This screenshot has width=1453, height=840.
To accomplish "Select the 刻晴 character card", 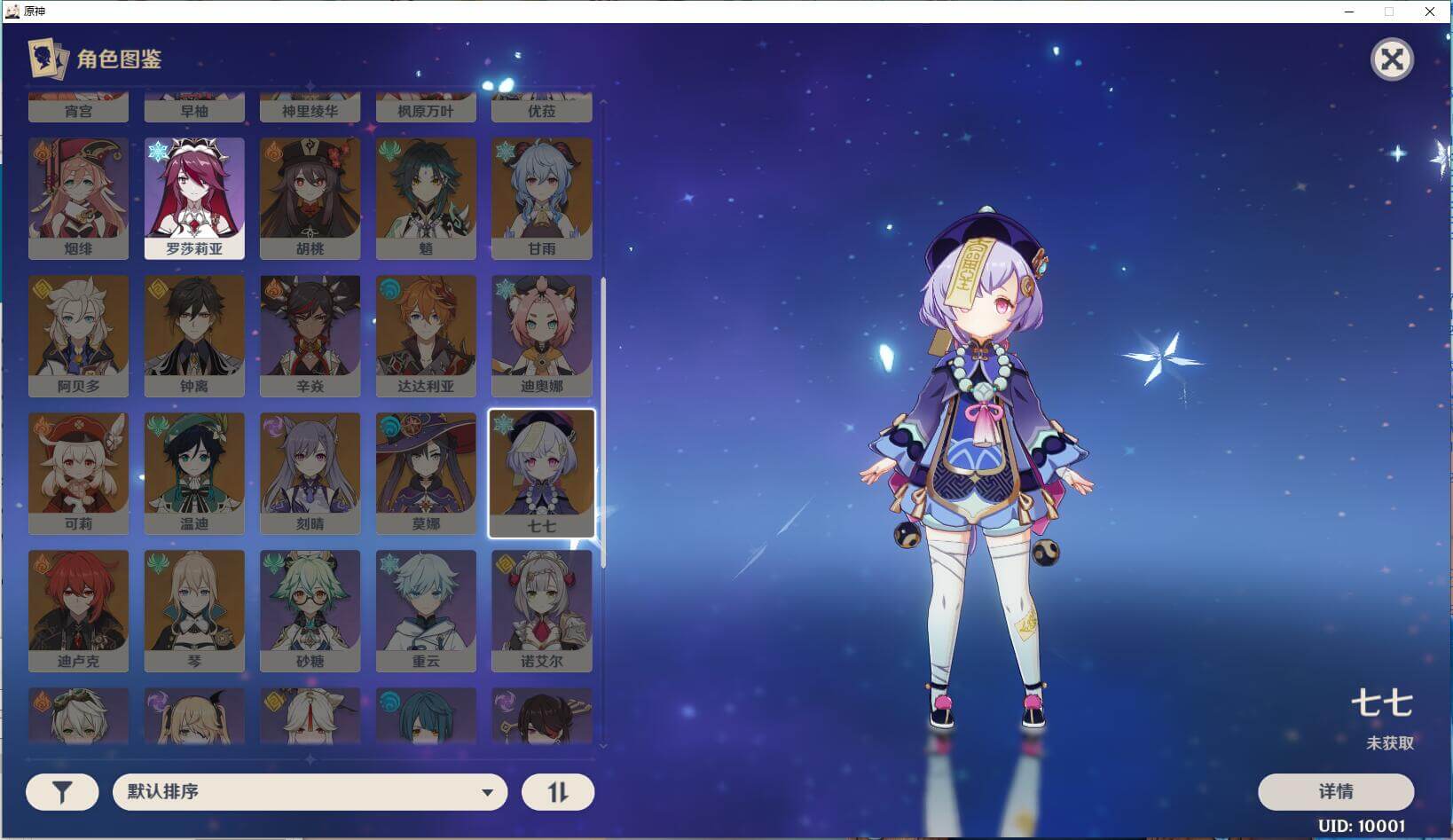I will pyautogui.click(x=310, y=472).
